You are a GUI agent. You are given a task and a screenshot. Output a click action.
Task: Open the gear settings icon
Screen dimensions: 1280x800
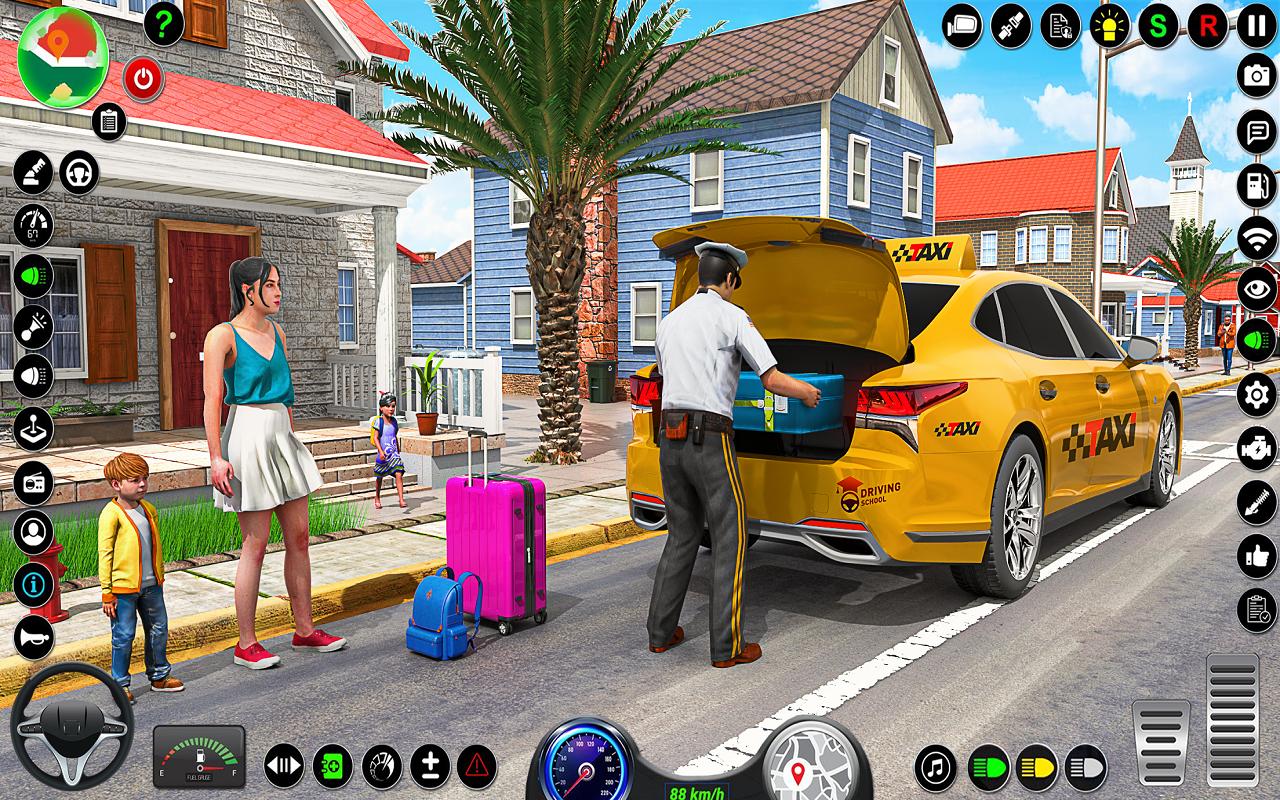point(1256,394)
